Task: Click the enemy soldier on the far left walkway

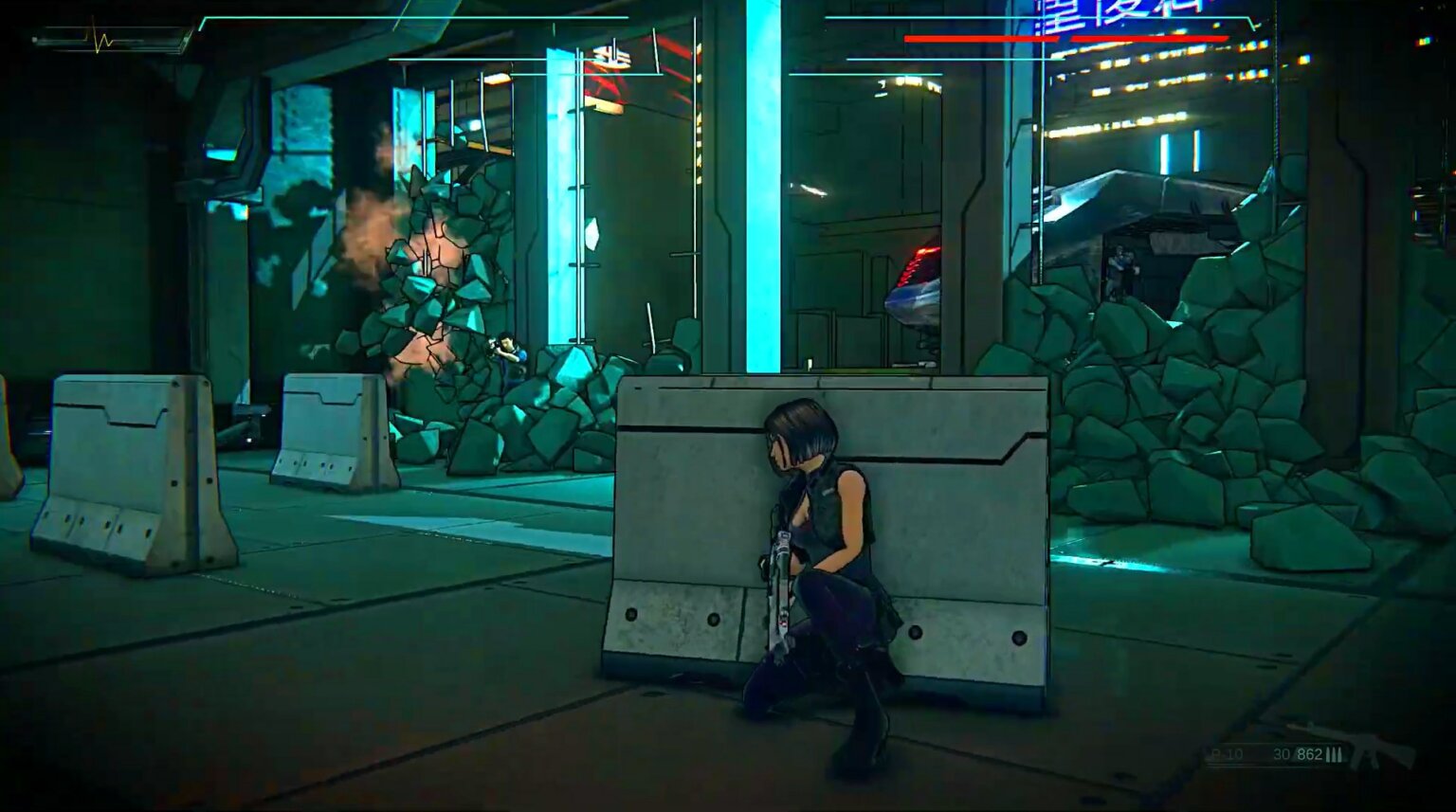Action: click(x=507, y=347)
